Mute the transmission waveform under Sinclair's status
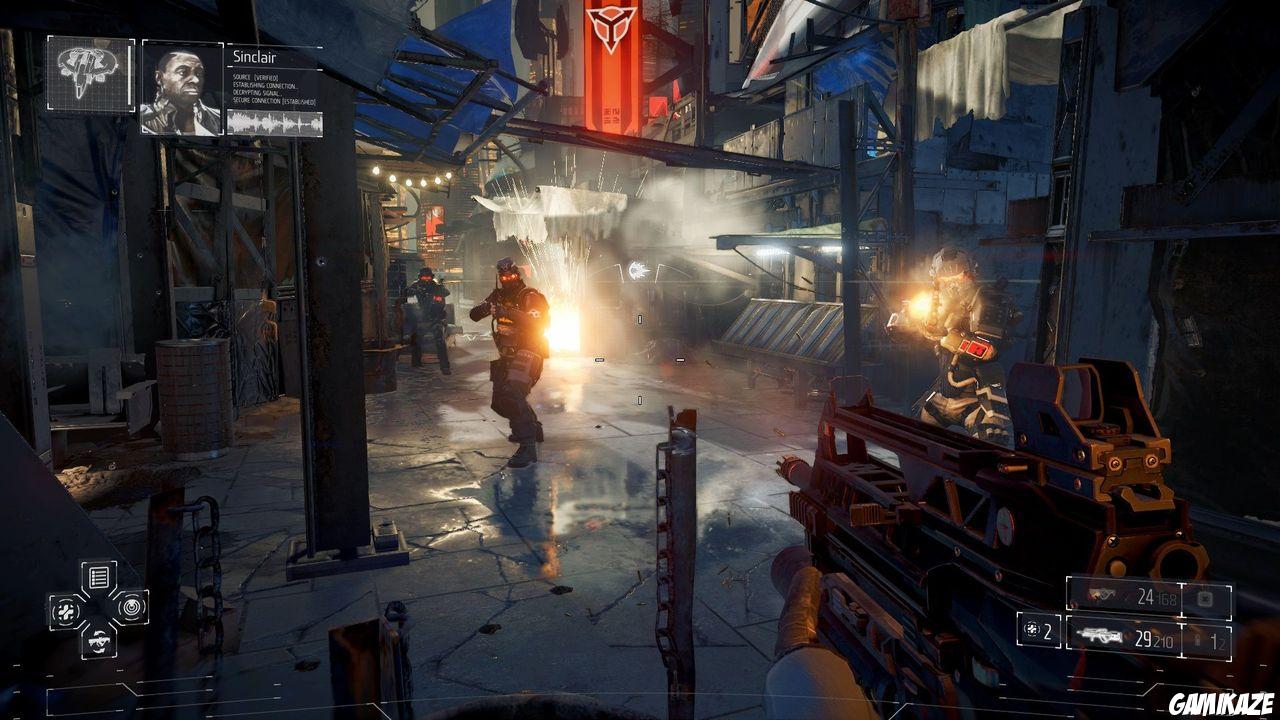 pos(274,121)
